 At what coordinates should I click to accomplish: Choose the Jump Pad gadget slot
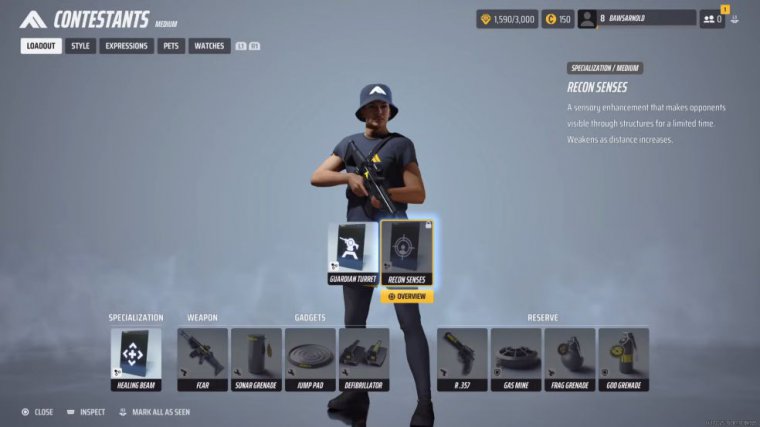click(x=310, y=359)
